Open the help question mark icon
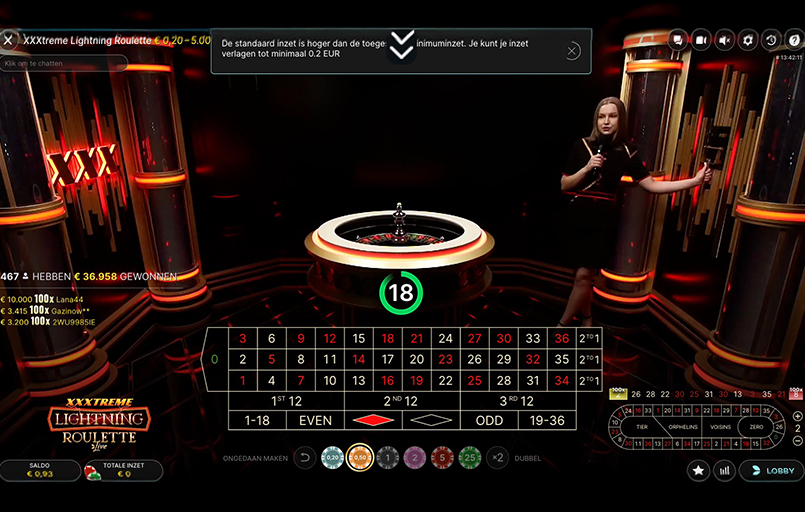The image size is (805, 512). (x=791, y=40)
